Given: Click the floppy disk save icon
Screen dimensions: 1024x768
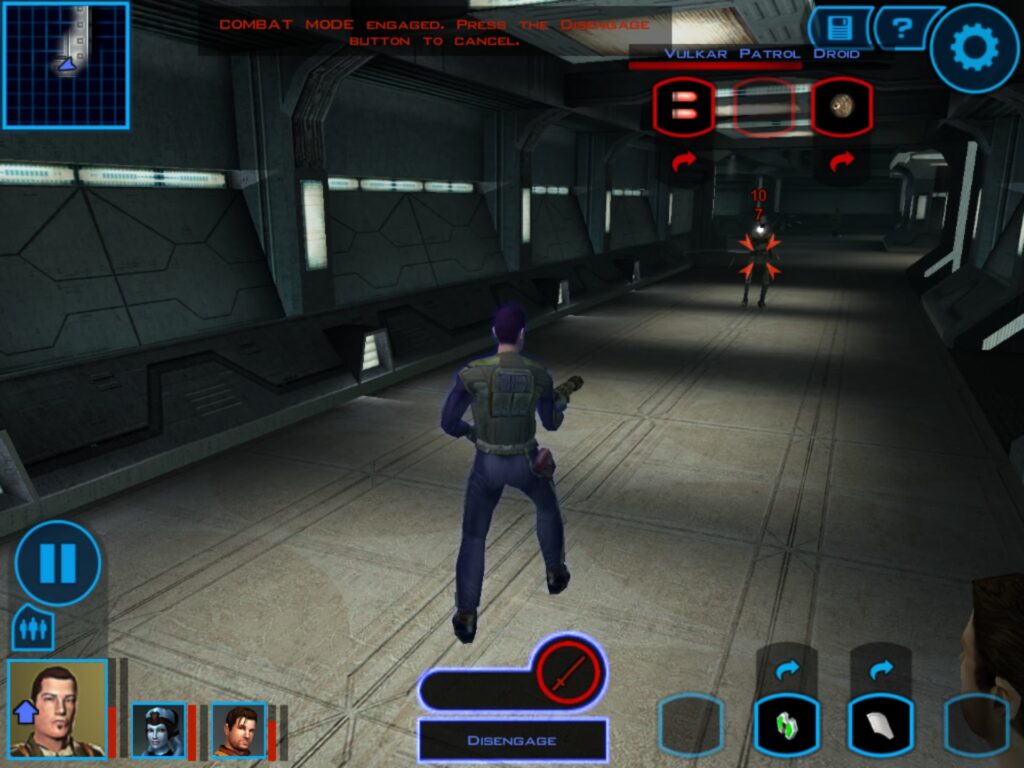Looking at the screenshot, I should [840, 28].
